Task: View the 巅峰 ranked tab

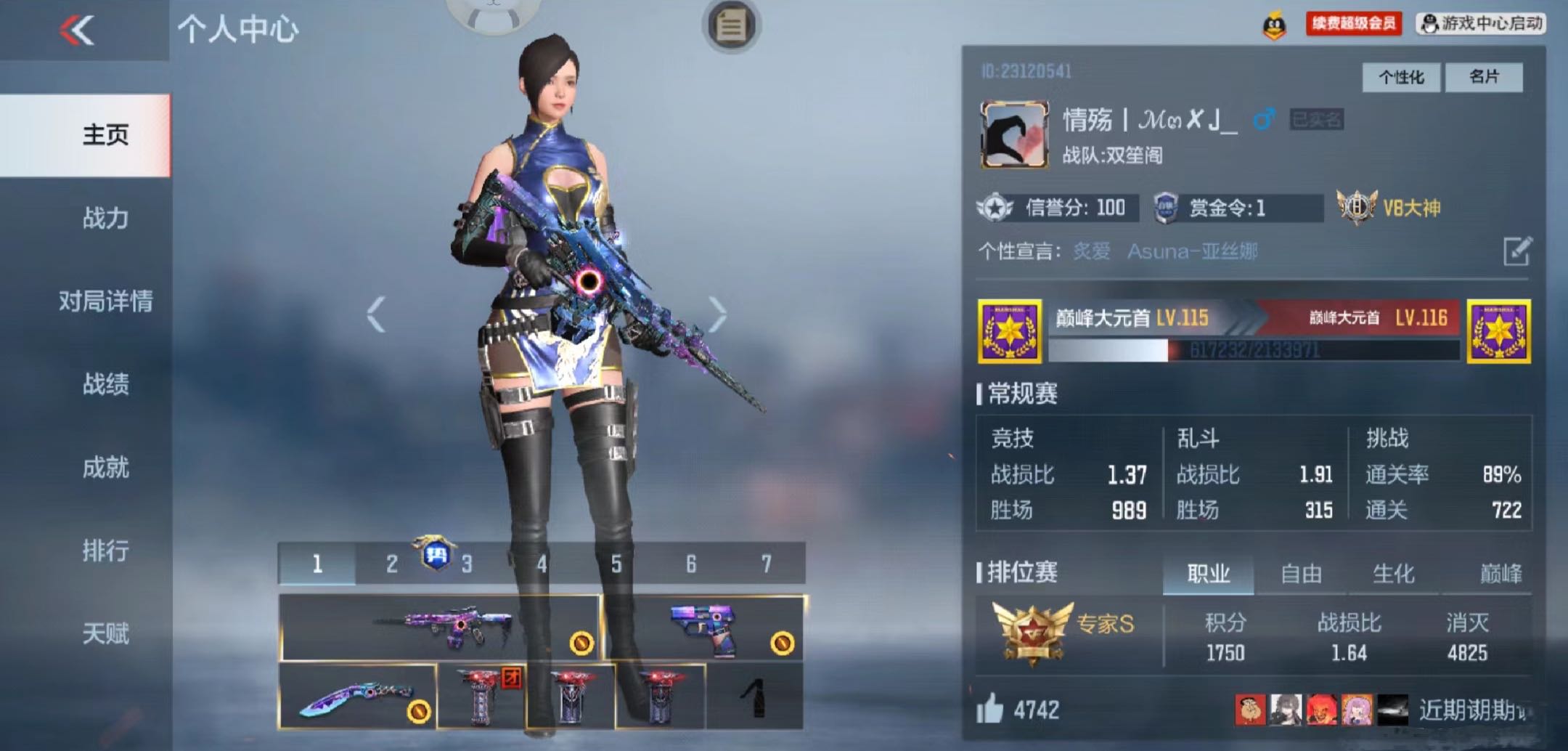Action: pos(1500,574)
